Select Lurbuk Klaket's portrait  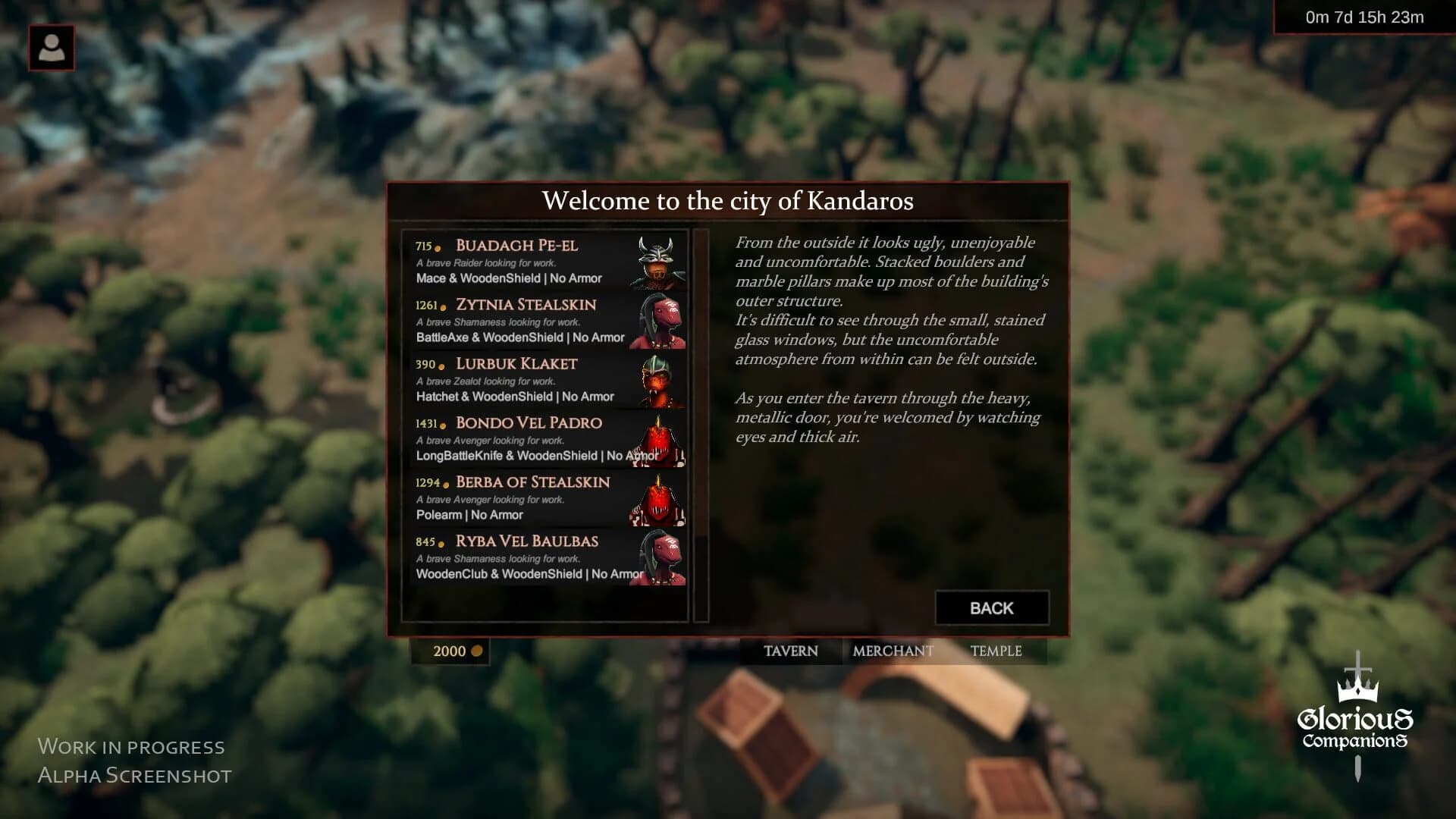[659, 381]
